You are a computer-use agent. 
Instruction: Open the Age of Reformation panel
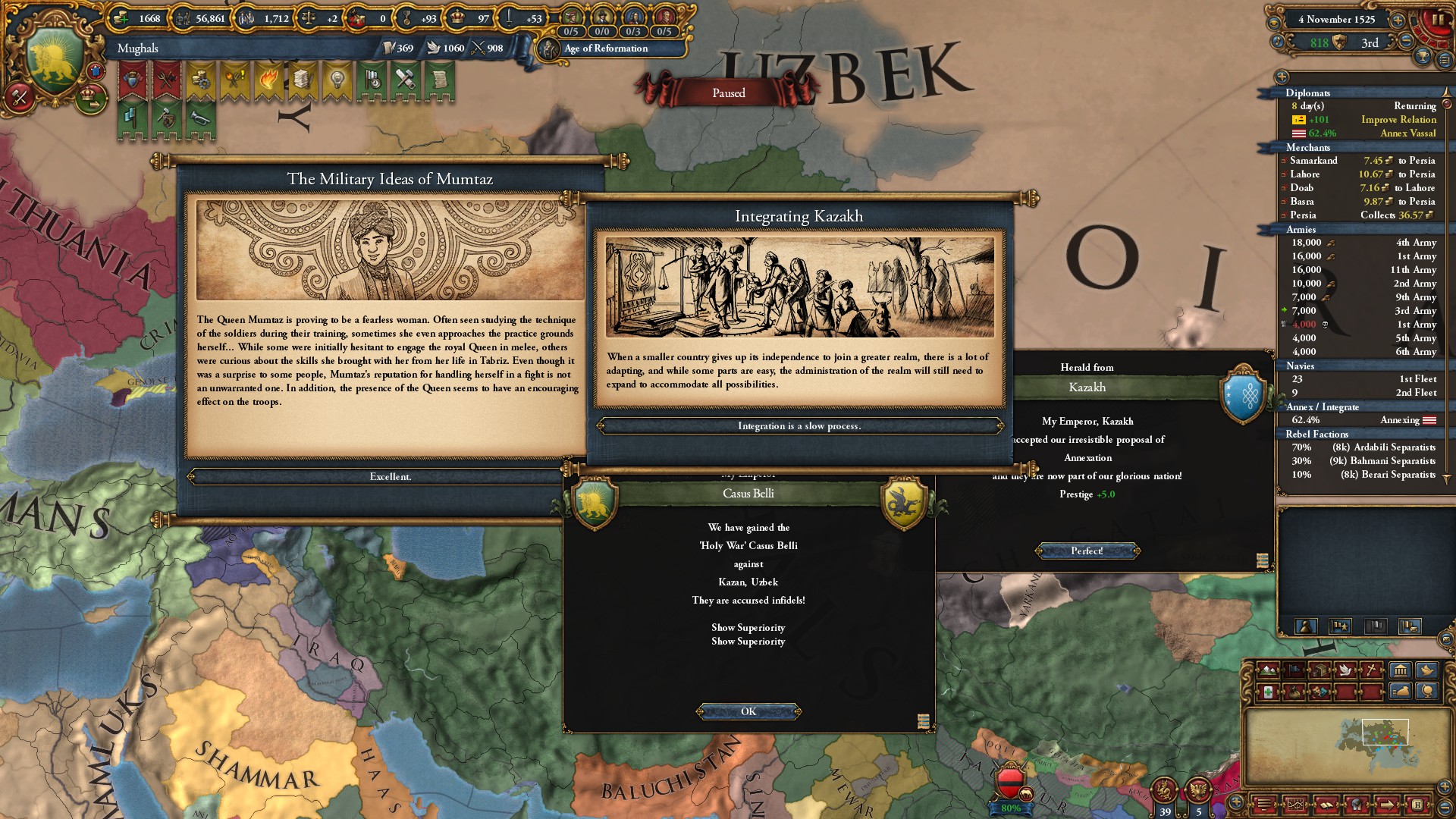[606, 49]
